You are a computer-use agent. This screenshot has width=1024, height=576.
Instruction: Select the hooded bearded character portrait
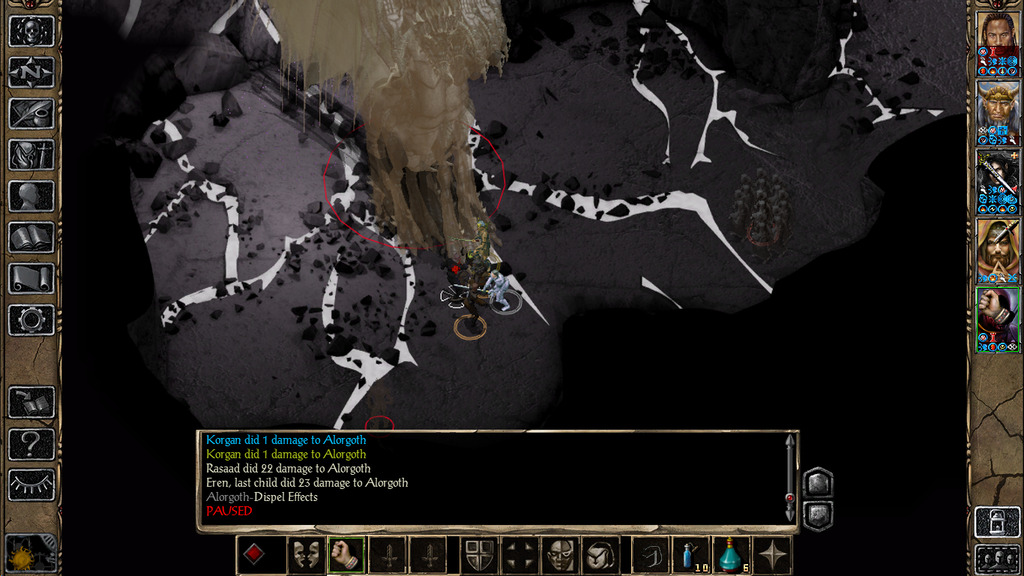[997, 250]
